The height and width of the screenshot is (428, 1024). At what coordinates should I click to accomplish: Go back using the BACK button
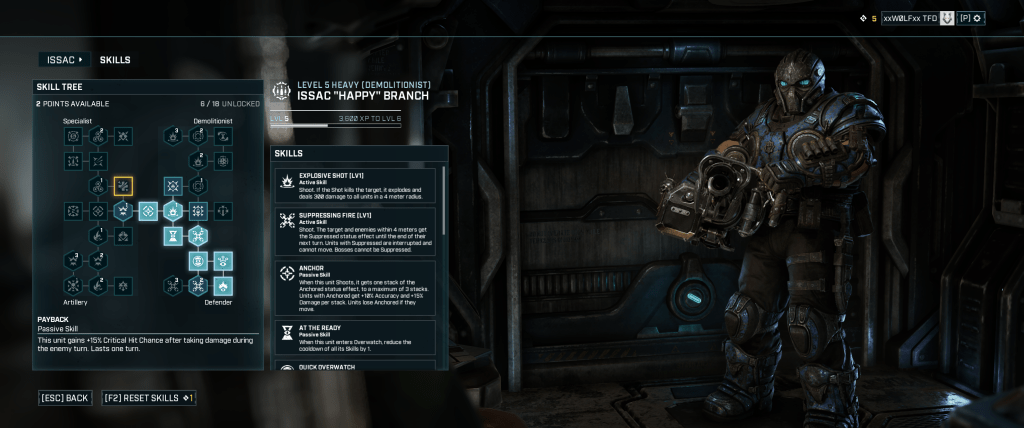tap(66, 398)
